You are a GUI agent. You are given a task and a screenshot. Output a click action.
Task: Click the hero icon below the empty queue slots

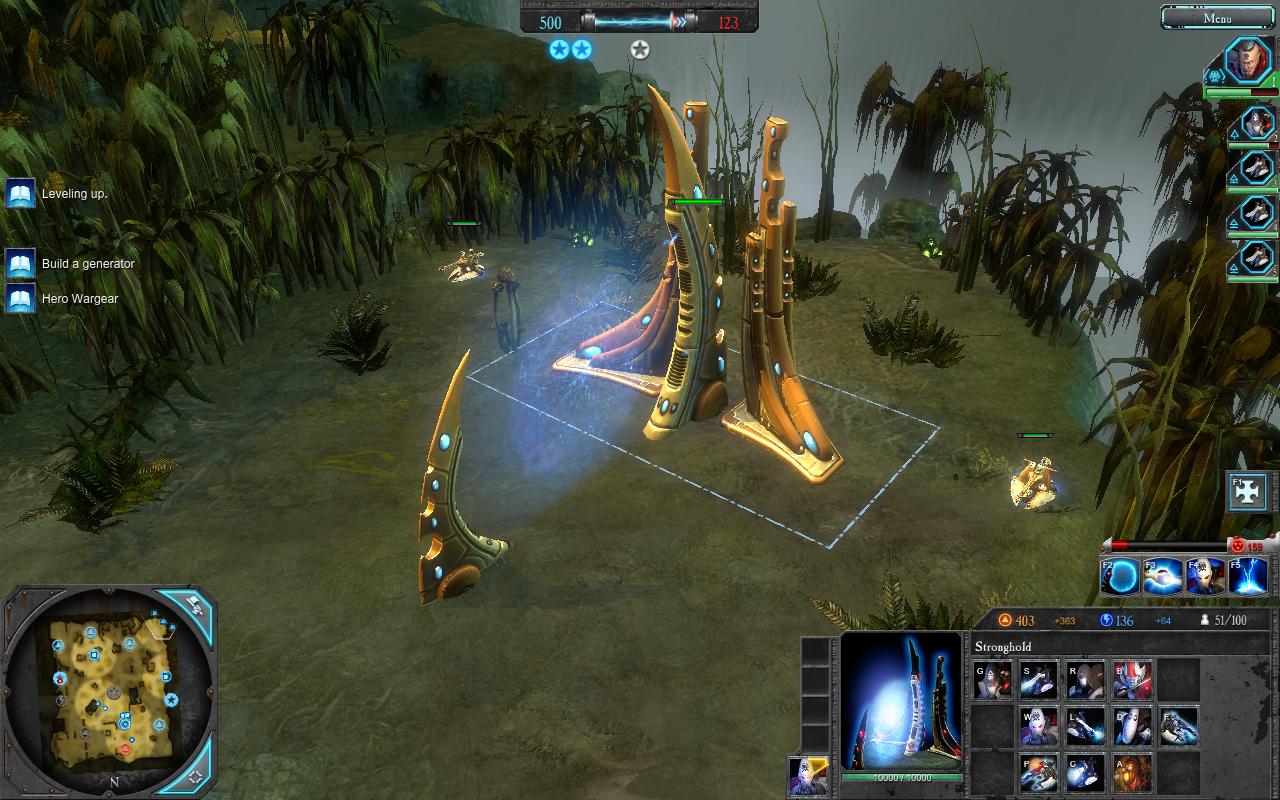(x=807, y=775)
